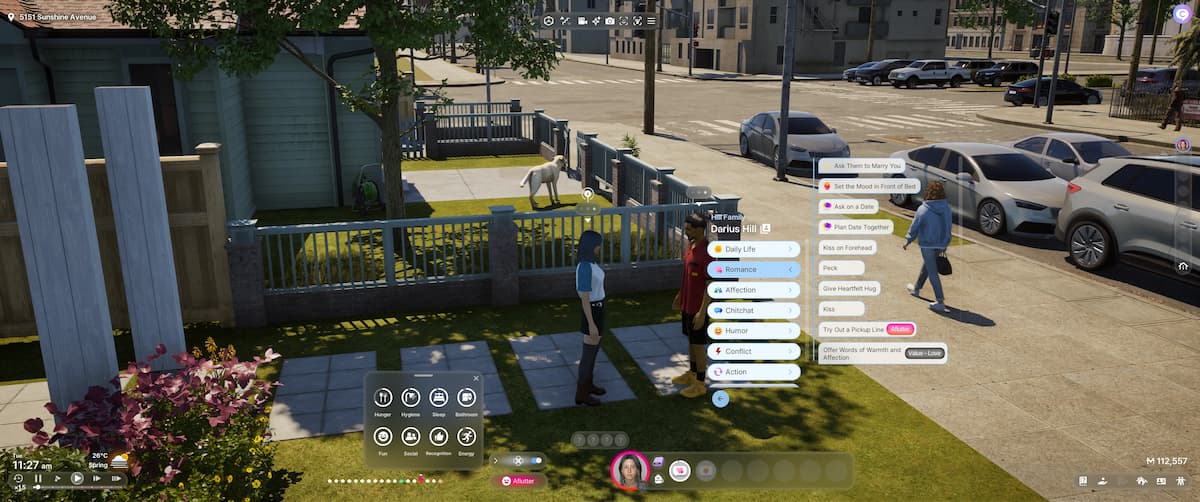1200x502 pixels.
Task: Pause the game time
Action: point(38,479)
